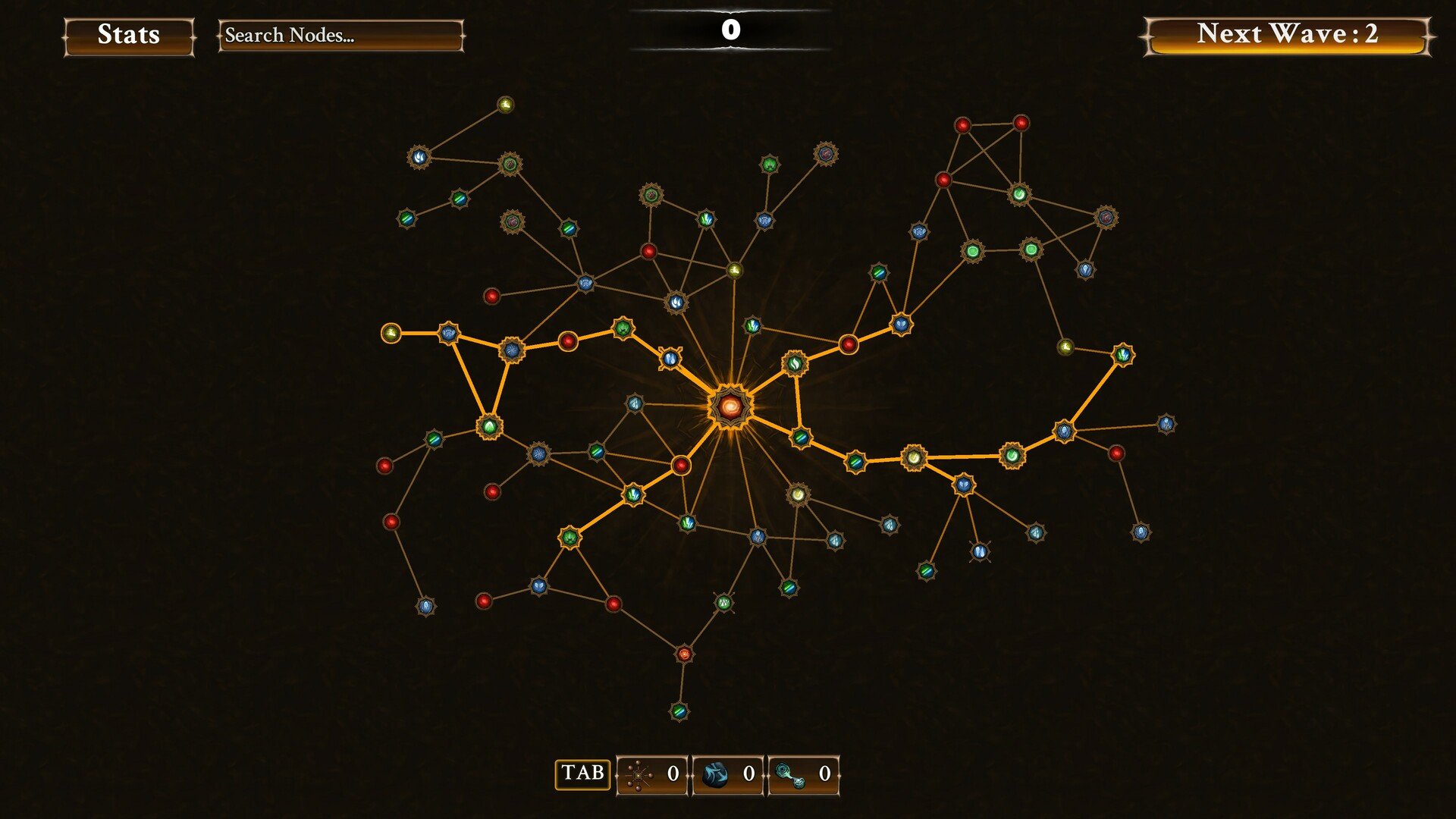The height and width of the screenshot is (819, 1456).
Task: Click the skill point web icon in bottom bar
Action: click(x=639, y=775)
